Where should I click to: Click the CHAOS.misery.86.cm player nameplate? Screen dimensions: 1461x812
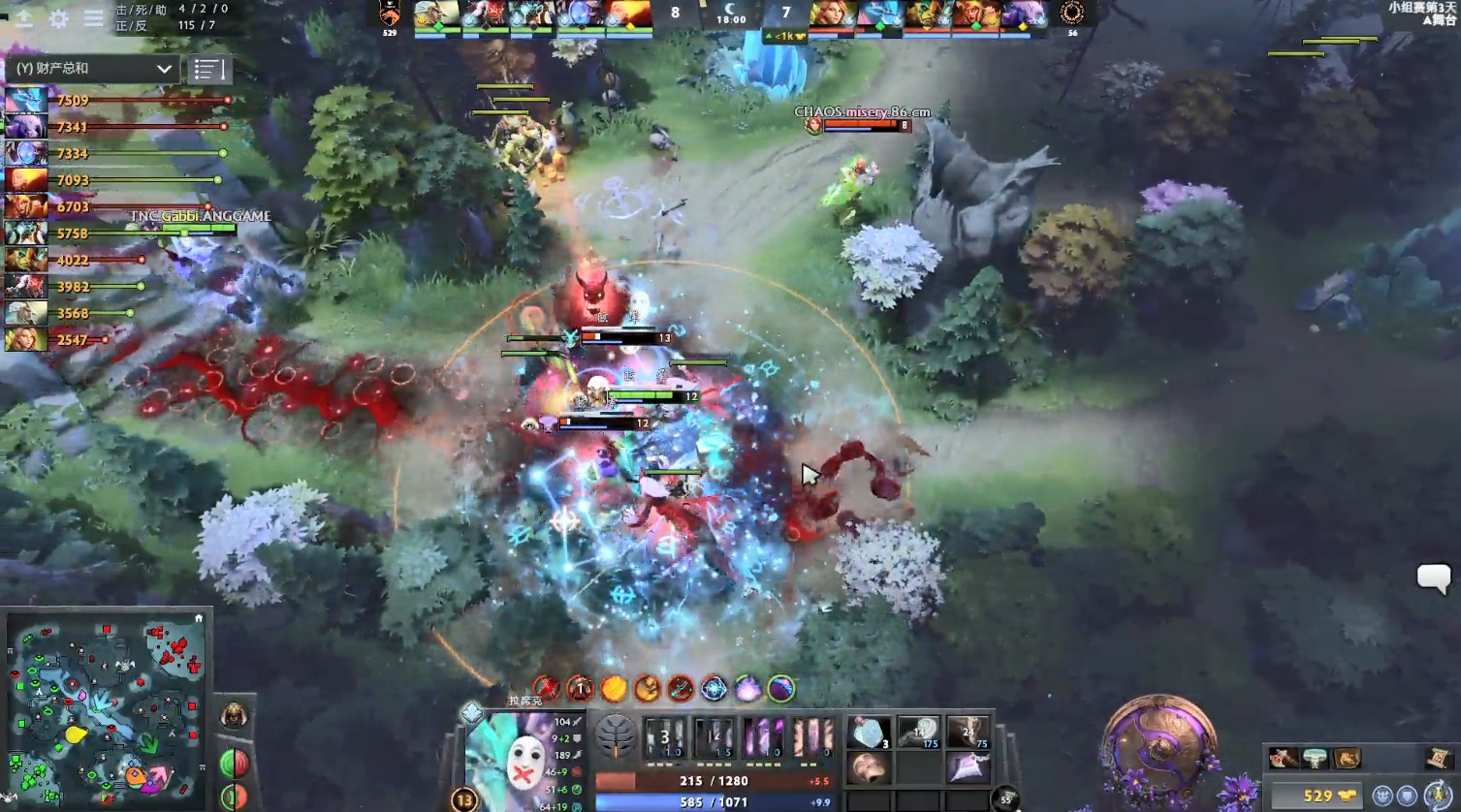(861, 111)
